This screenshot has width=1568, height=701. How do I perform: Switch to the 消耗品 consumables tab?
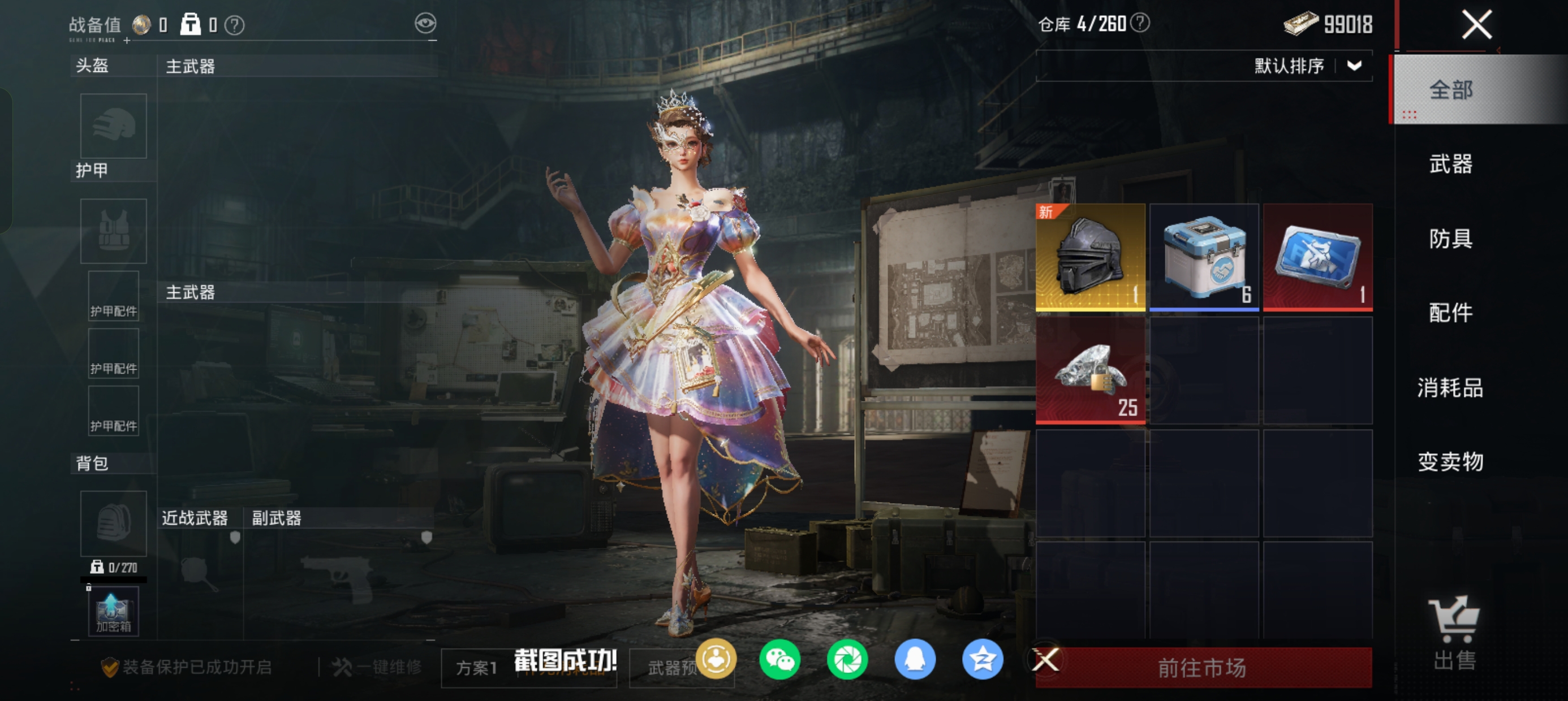point(1450,387)
